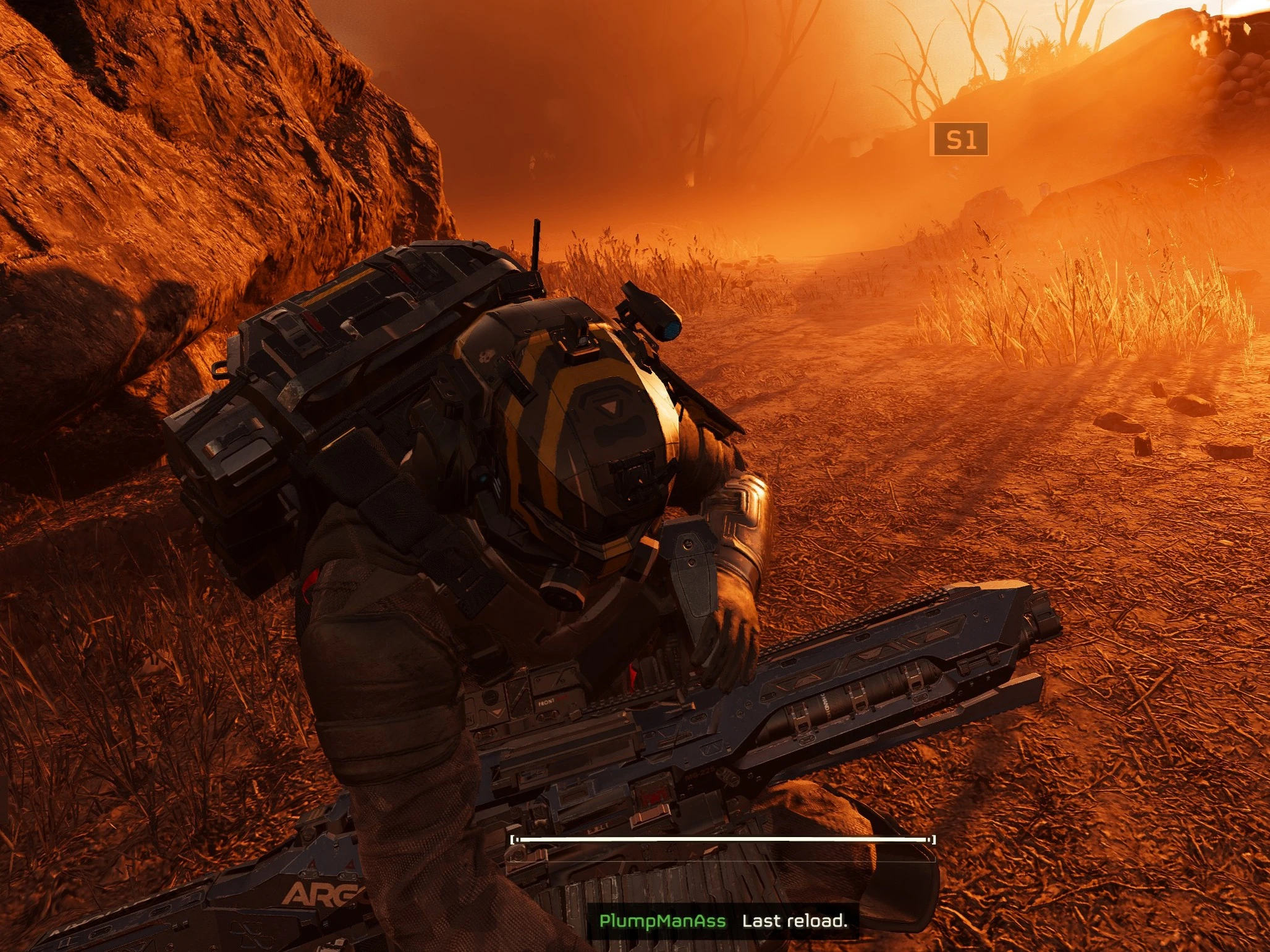The image size is (1270, 952).
Task: Click PlumpManAss's name in the chat line
Action: (662, 921)
